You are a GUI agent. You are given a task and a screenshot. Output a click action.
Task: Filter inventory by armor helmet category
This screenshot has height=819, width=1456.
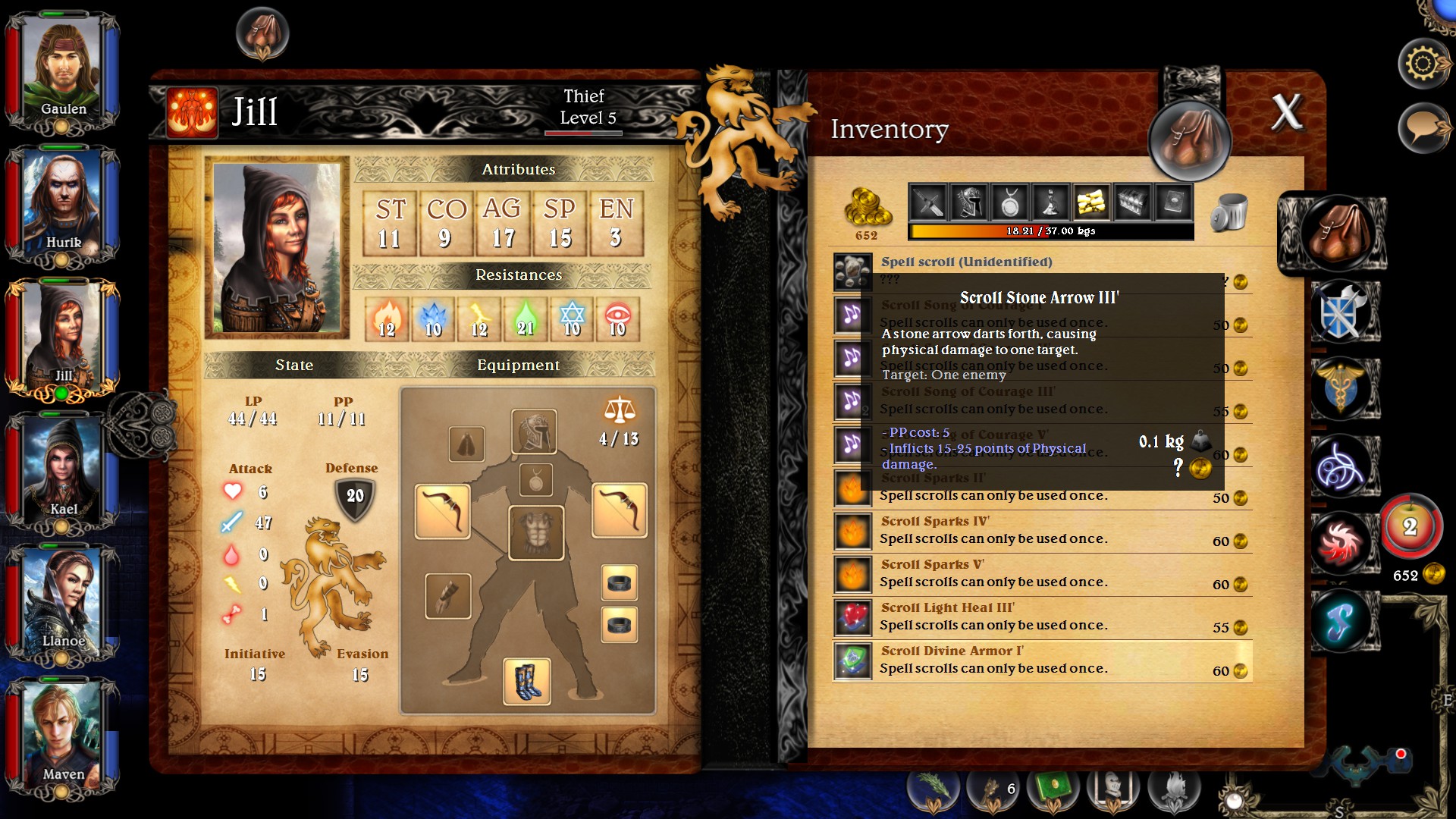pos(969,202)
